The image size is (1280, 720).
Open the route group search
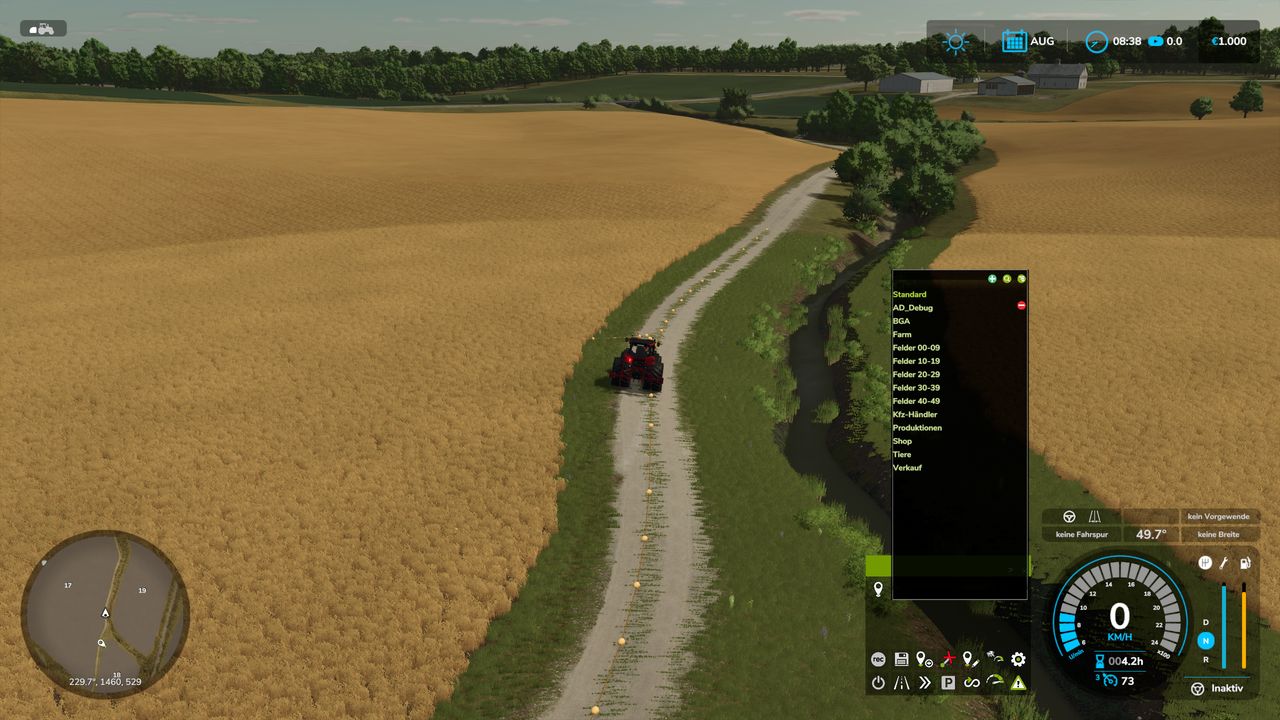coord(1007,278)
